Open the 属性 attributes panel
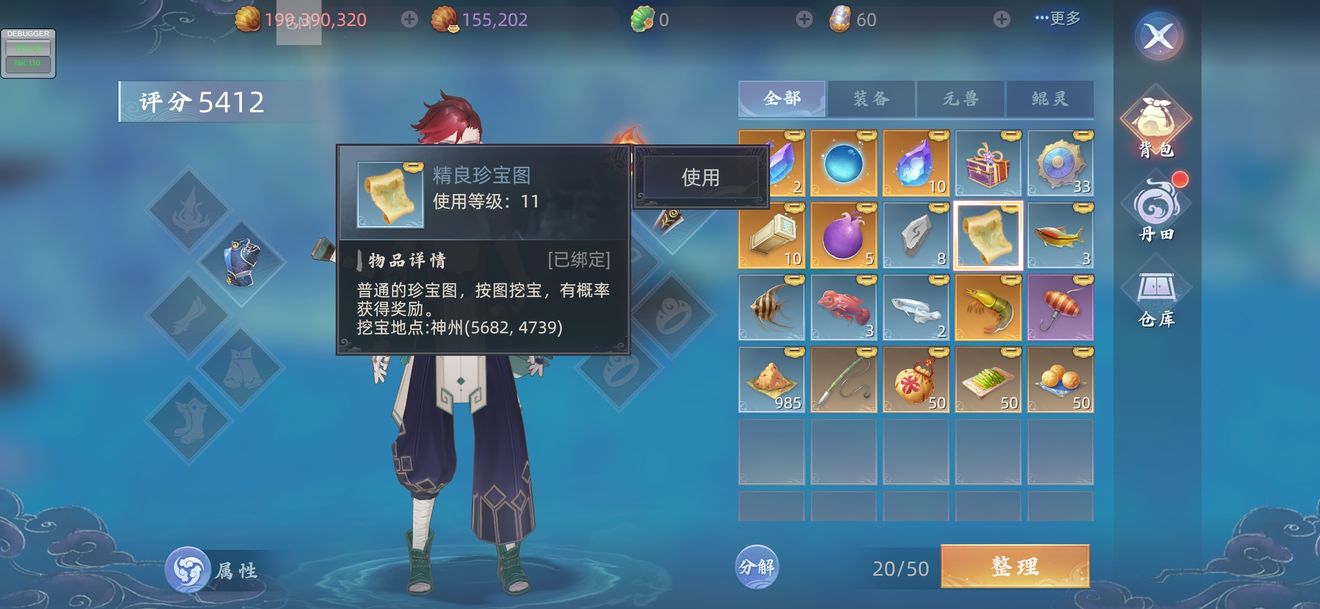 (213, 570)
